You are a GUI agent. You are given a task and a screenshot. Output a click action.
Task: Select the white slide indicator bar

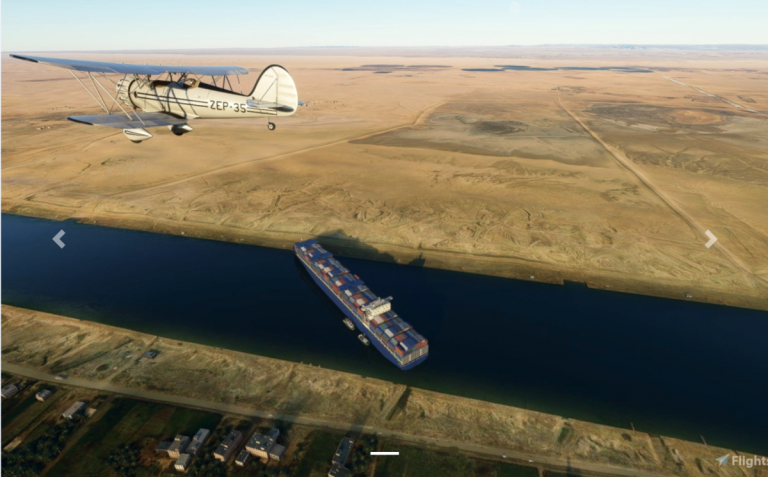tap(384, 454)
